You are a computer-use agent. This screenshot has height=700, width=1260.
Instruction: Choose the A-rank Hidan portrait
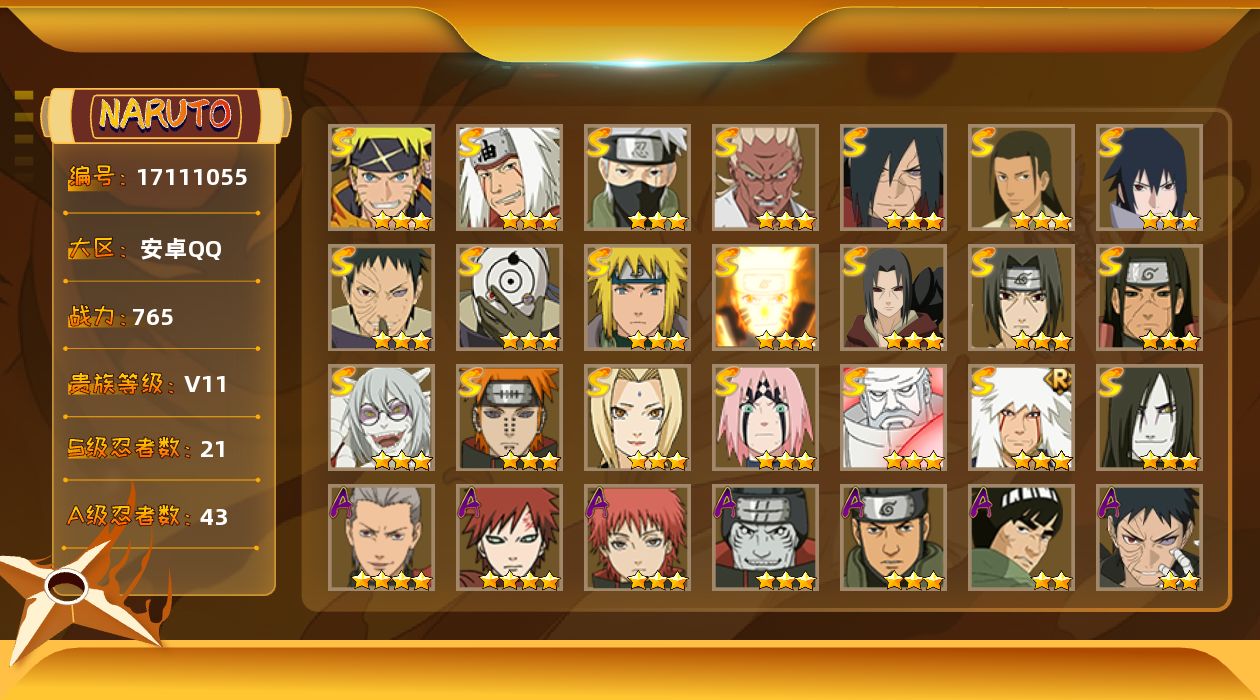(381, 537)
